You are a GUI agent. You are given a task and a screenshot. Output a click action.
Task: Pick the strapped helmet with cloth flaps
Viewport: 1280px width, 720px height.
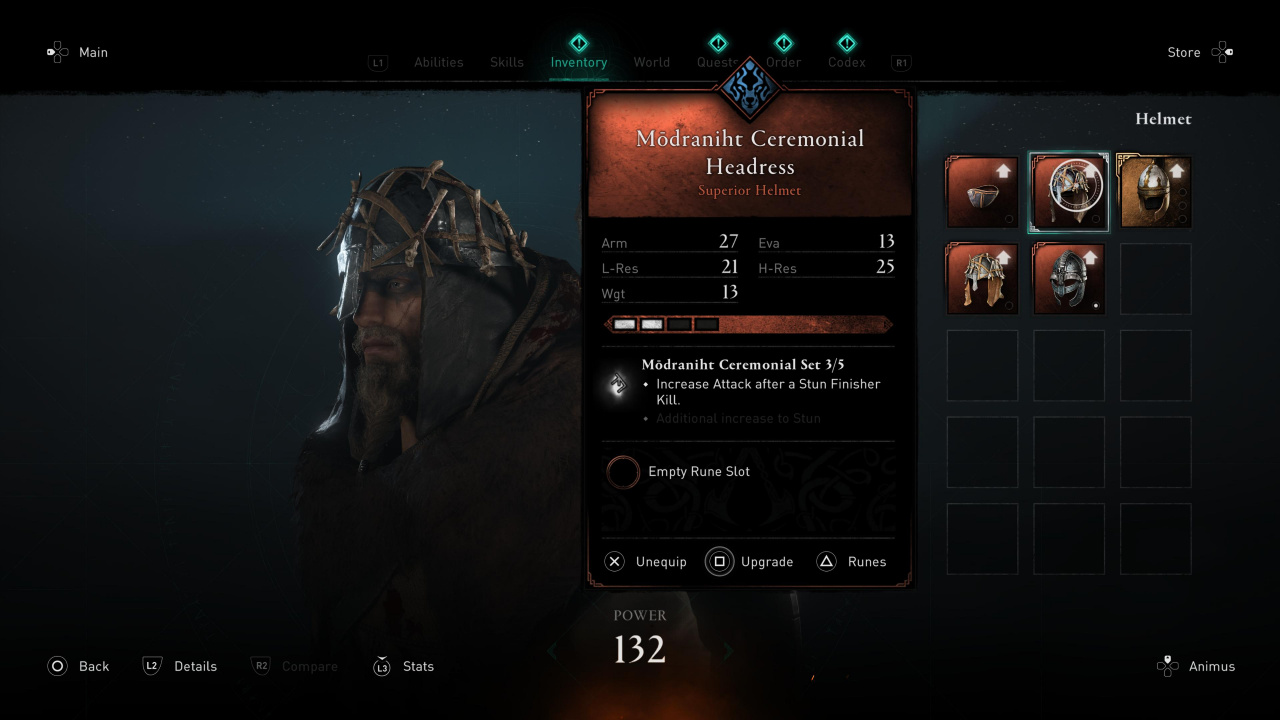(982, 279)
